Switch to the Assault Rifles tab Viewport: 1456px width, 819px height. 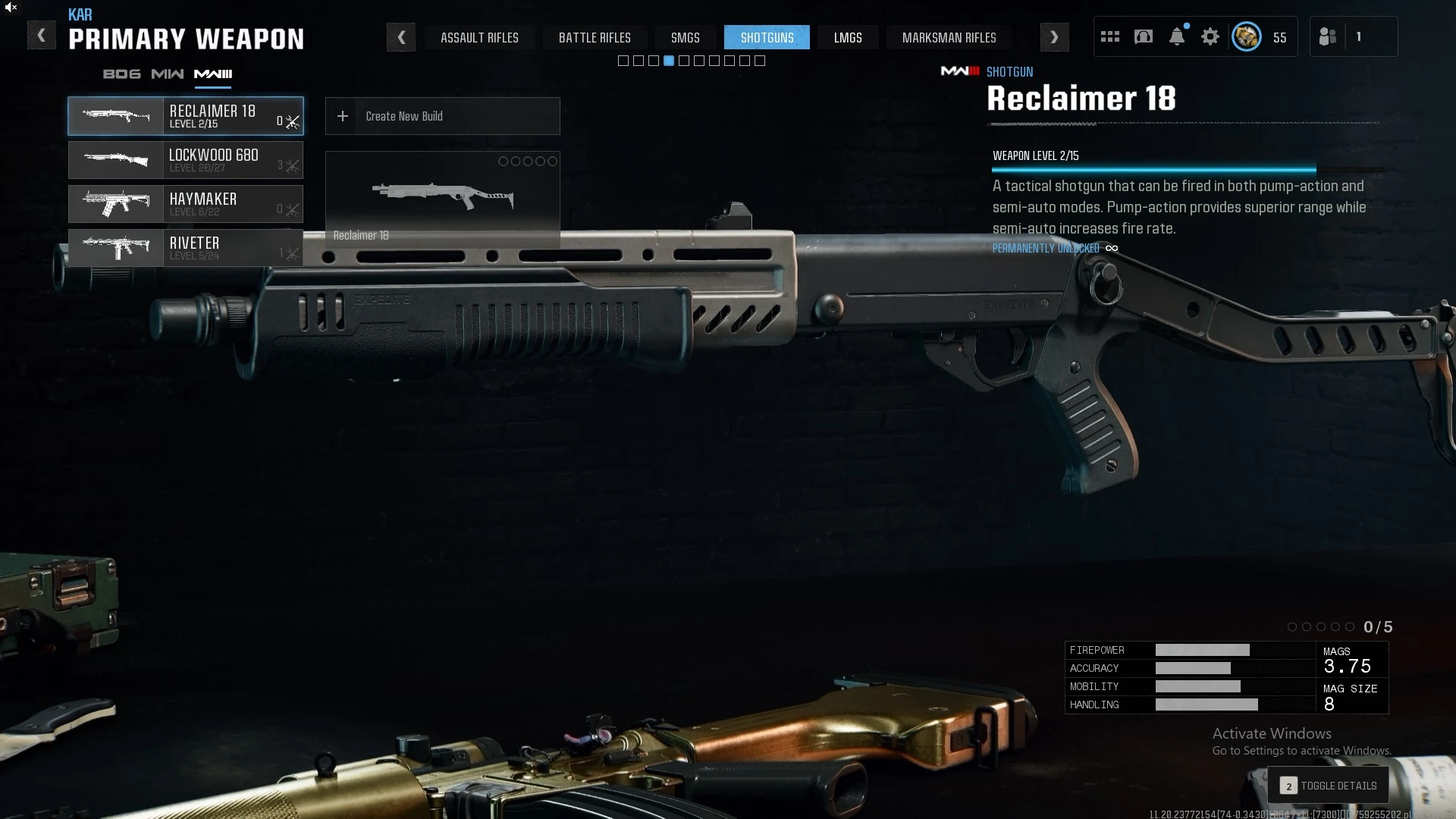(479, 37)
